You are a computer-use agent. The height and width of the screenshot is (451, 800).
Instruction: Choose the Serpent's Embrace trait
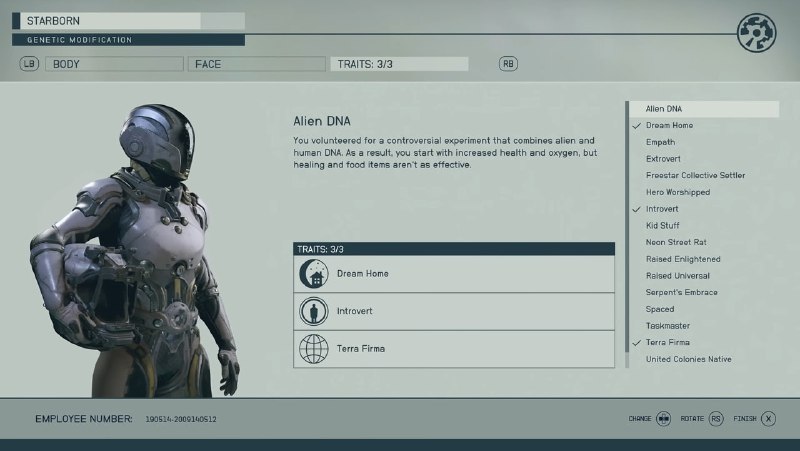681,292
